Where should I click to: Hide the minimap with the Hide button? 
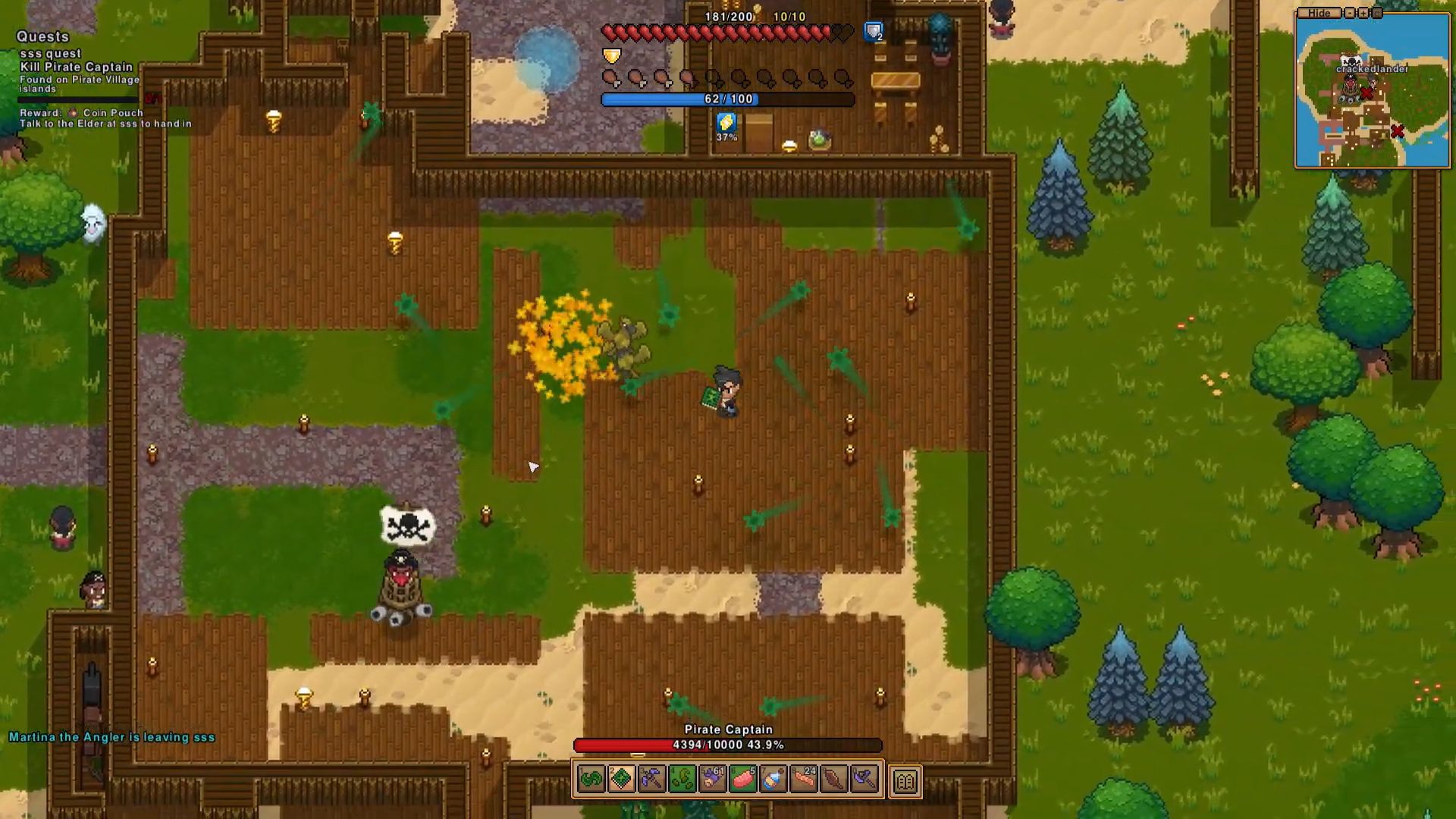click(x=1319, y=13)
